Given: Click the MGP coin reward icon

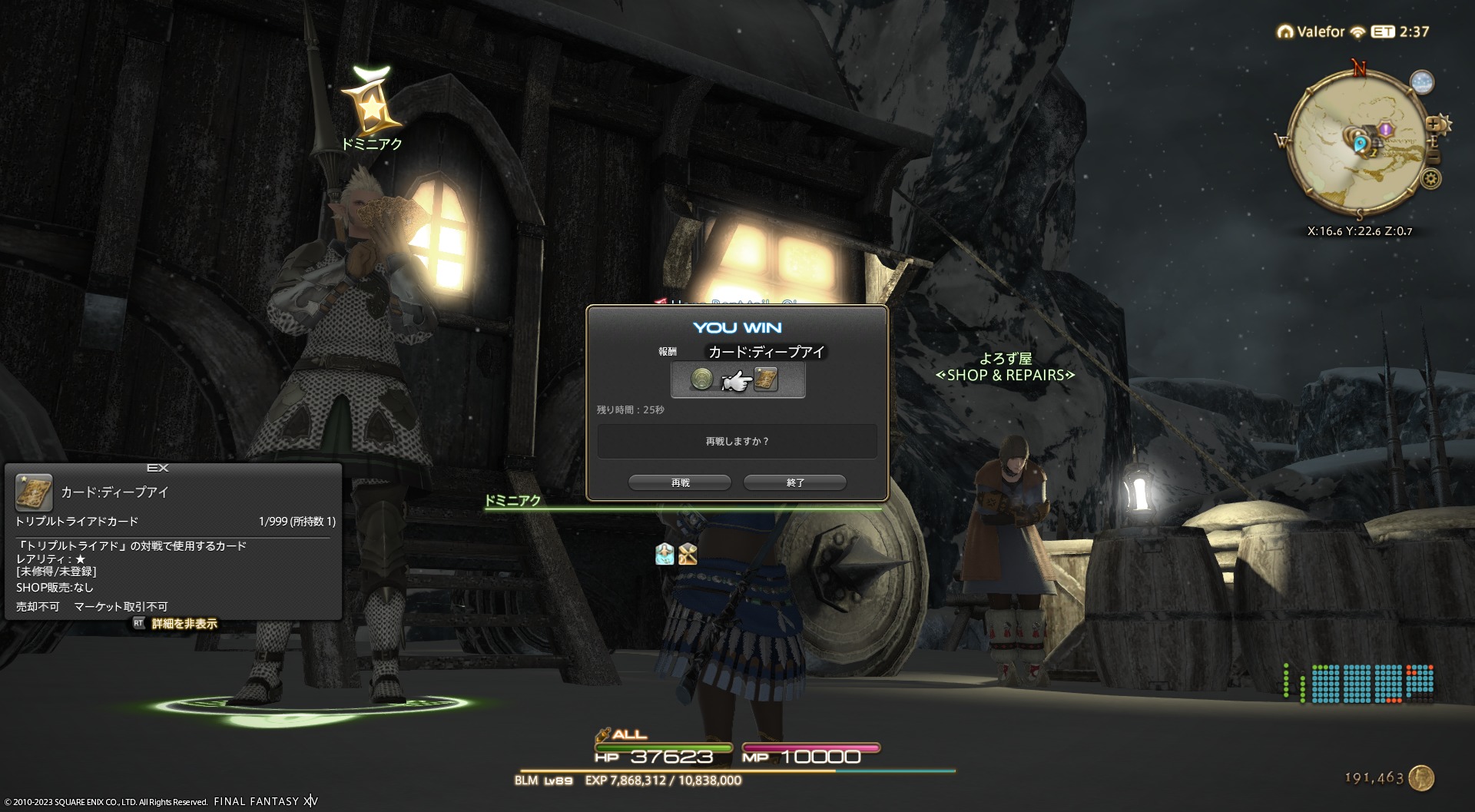Looking at the screenshot, I should (701, 379).
